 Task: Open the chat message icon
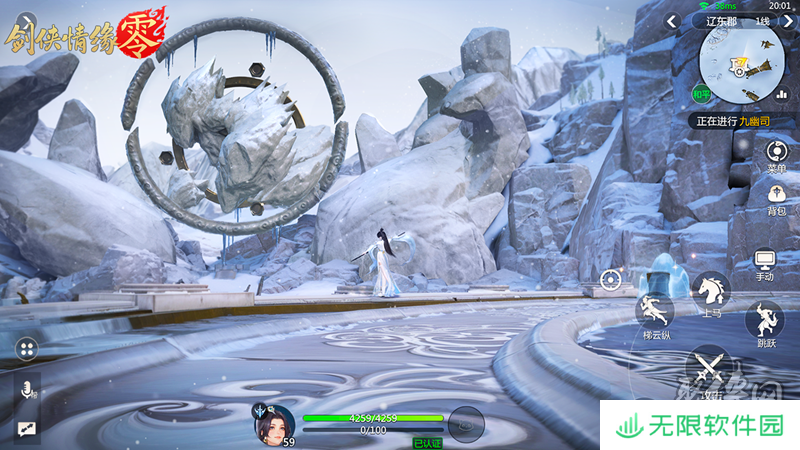(x=25, y=428)
